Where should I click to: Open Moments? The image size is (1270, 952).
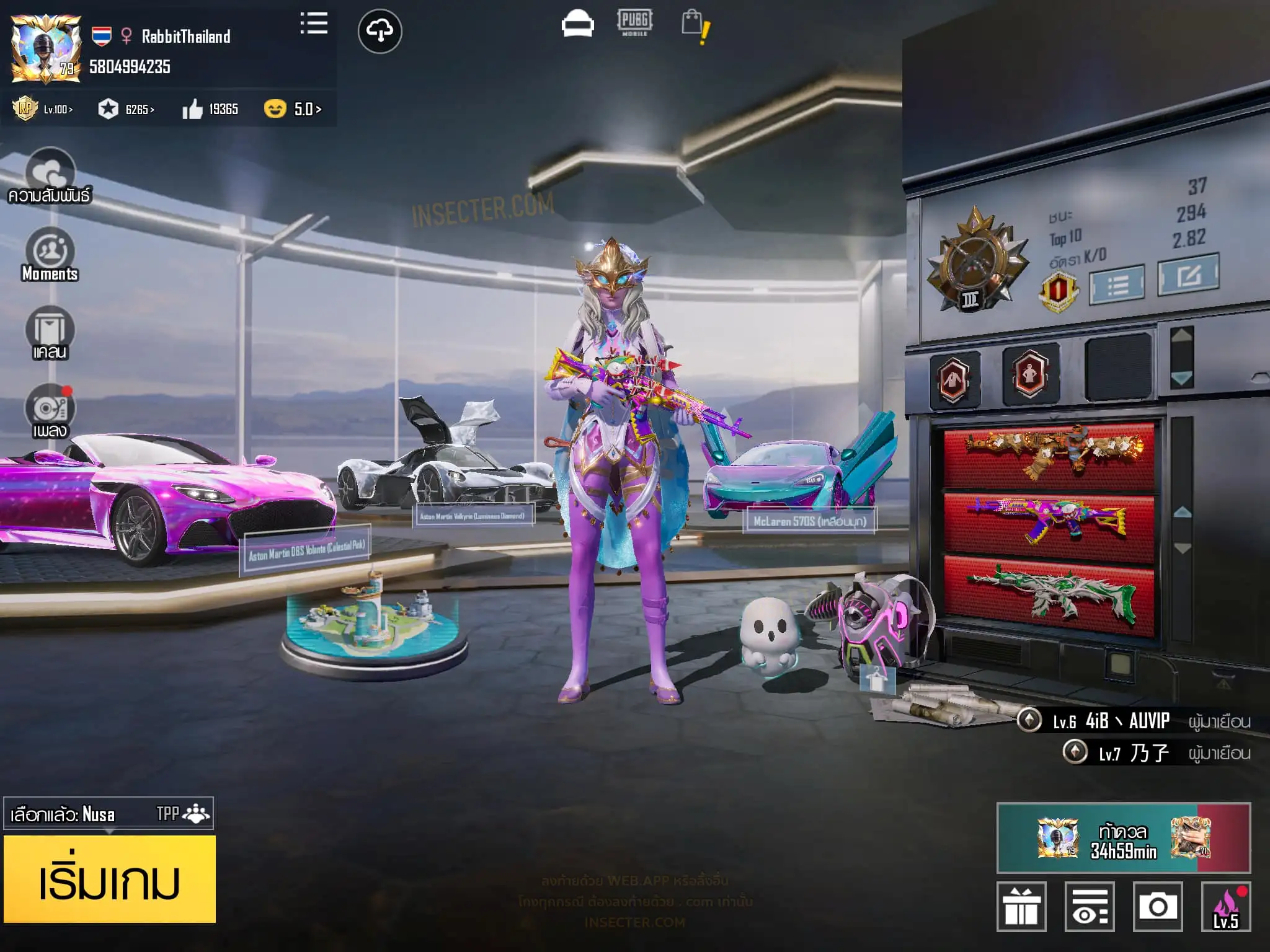pyautogui.click(x=50, y=255)
